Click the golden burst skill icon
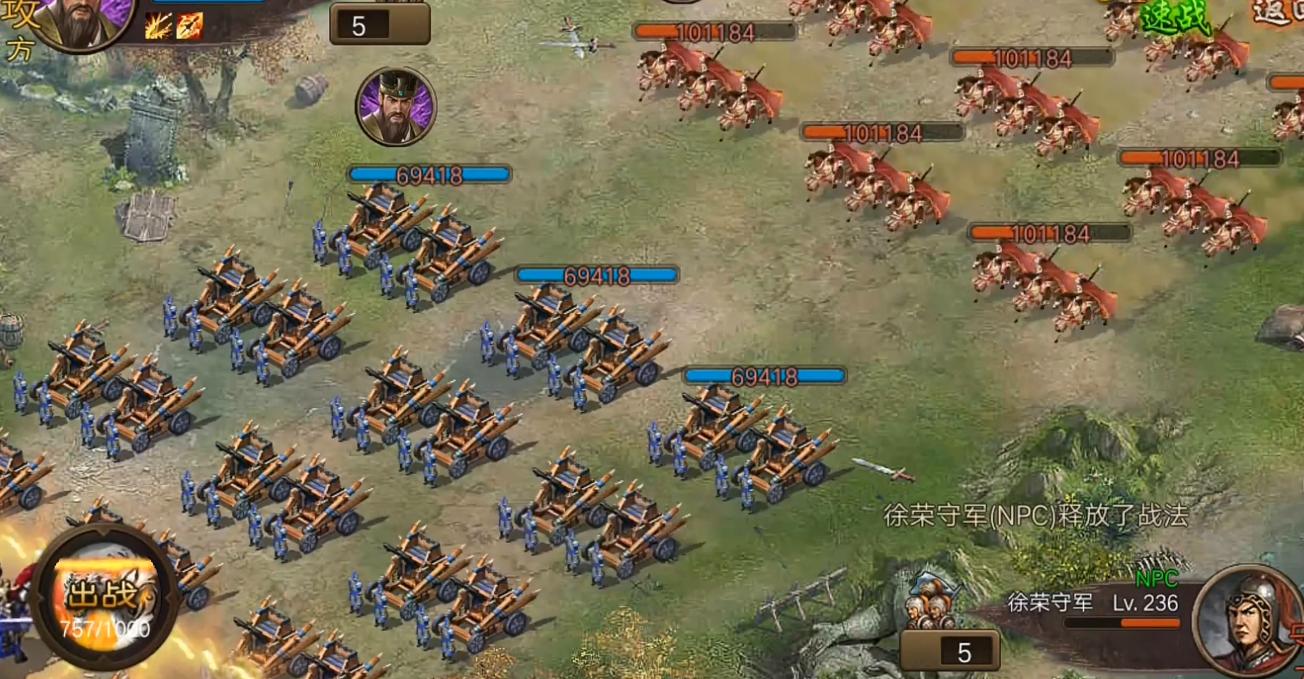 point(158,26)
